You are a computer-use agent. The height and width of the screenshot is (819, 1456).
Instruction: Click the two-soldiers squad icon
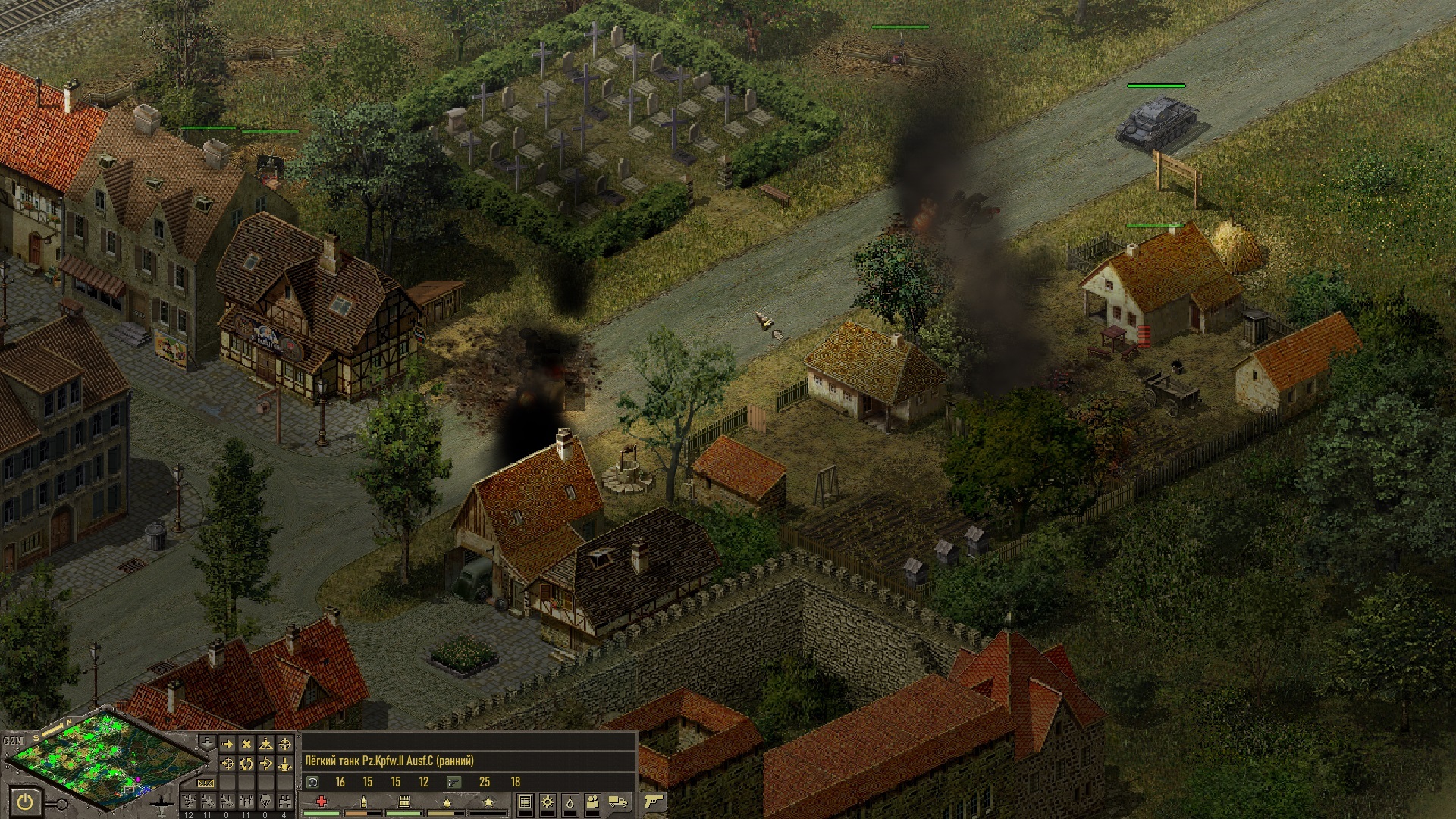(594, 802)
